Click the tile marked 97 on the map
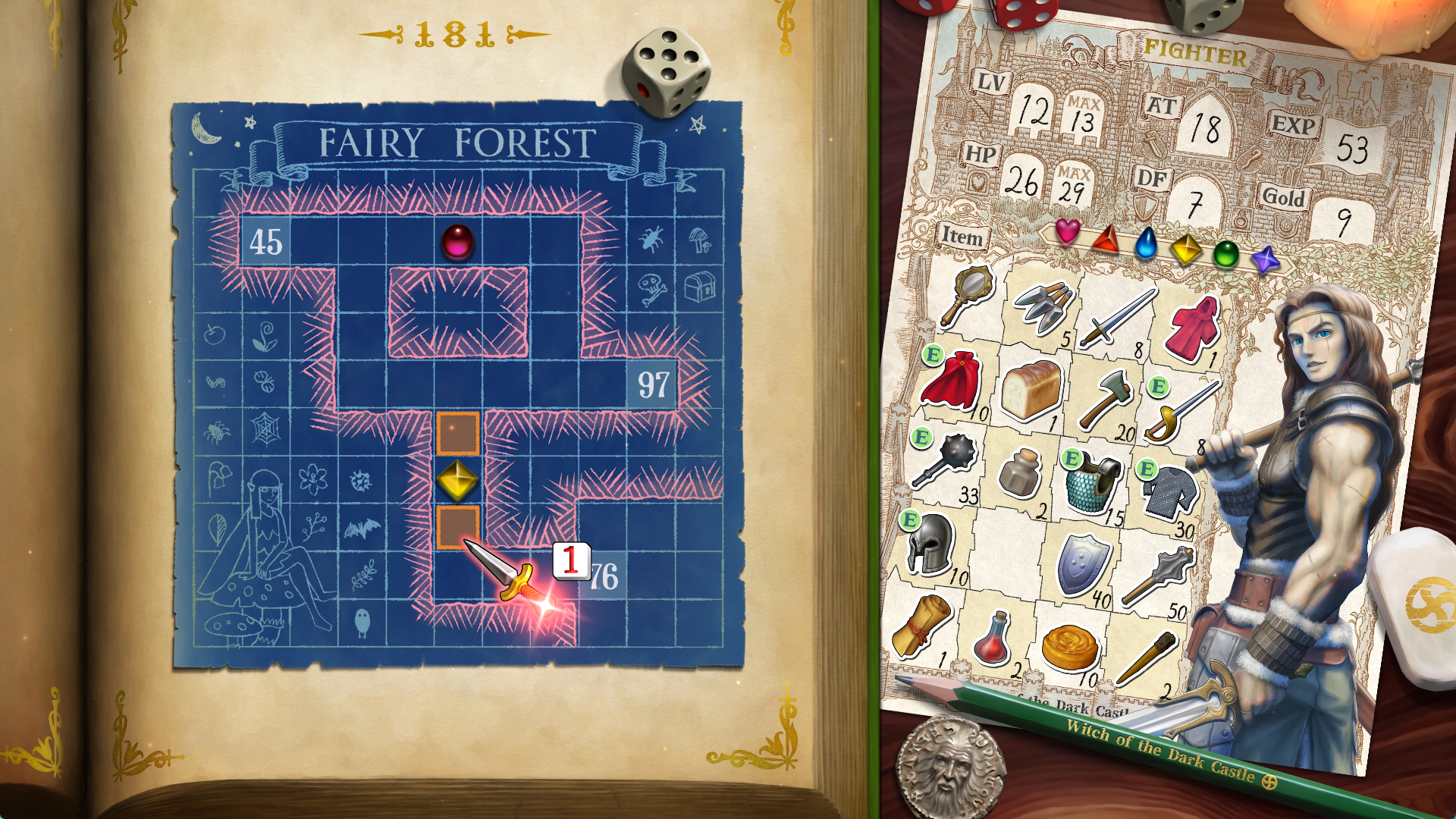 654,383
